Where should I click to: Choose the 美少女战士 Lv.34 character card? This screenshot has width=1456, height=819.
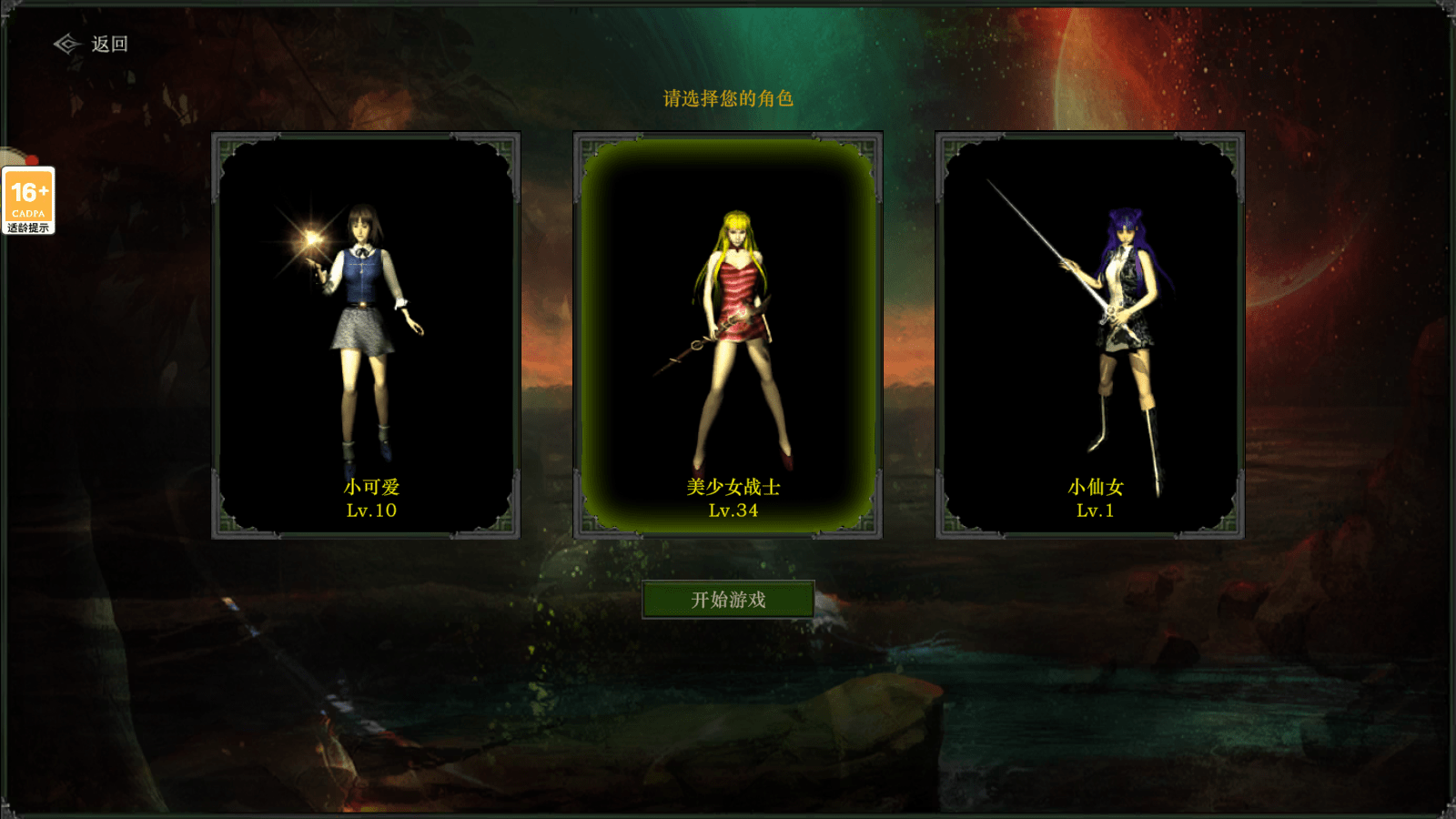(x=728, y=335)
